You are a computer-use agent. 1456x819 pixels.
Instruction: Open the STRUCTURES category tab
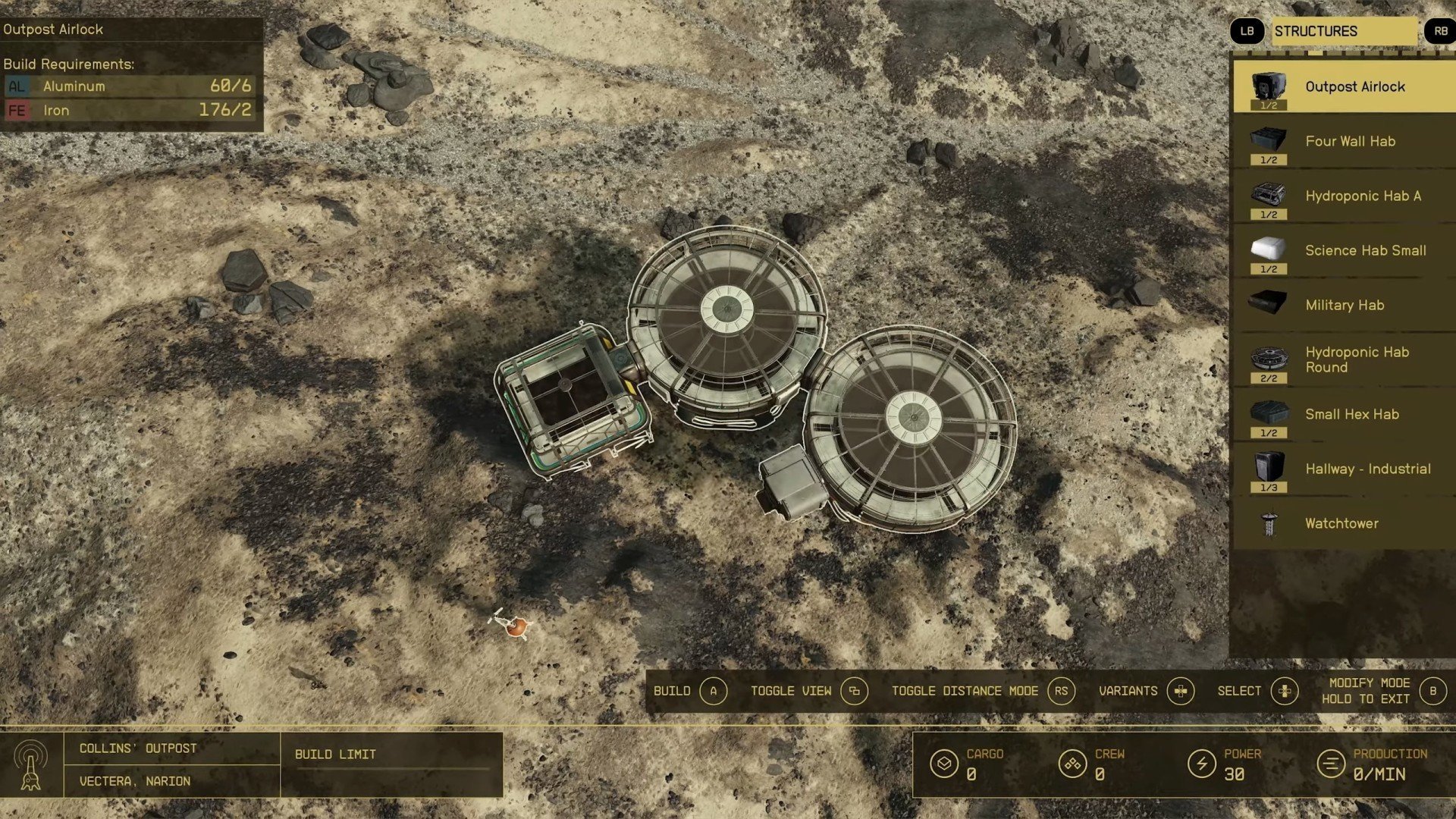(1344, 31)
